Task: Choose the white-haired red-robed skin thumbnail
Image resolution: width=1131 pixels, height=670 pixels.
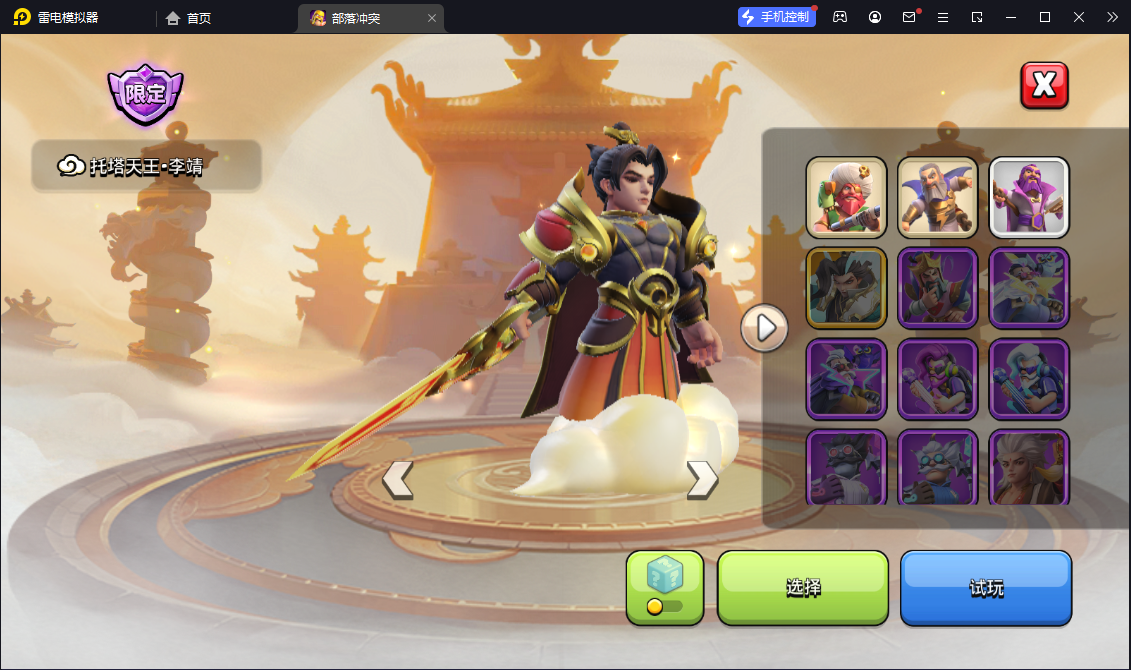Action: [x=1029, y=468]
